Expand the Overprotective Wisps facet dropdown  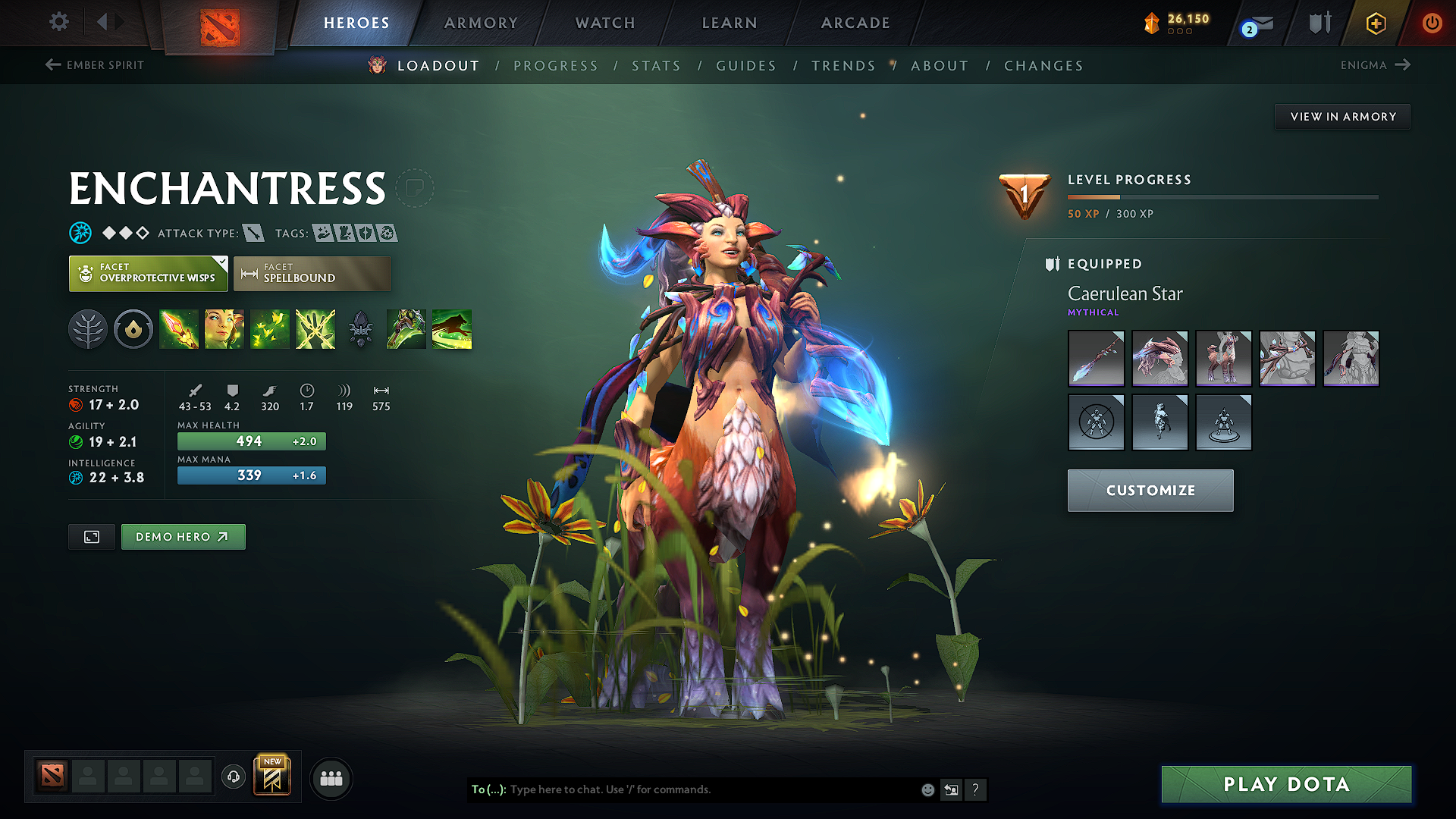point(221,262)
